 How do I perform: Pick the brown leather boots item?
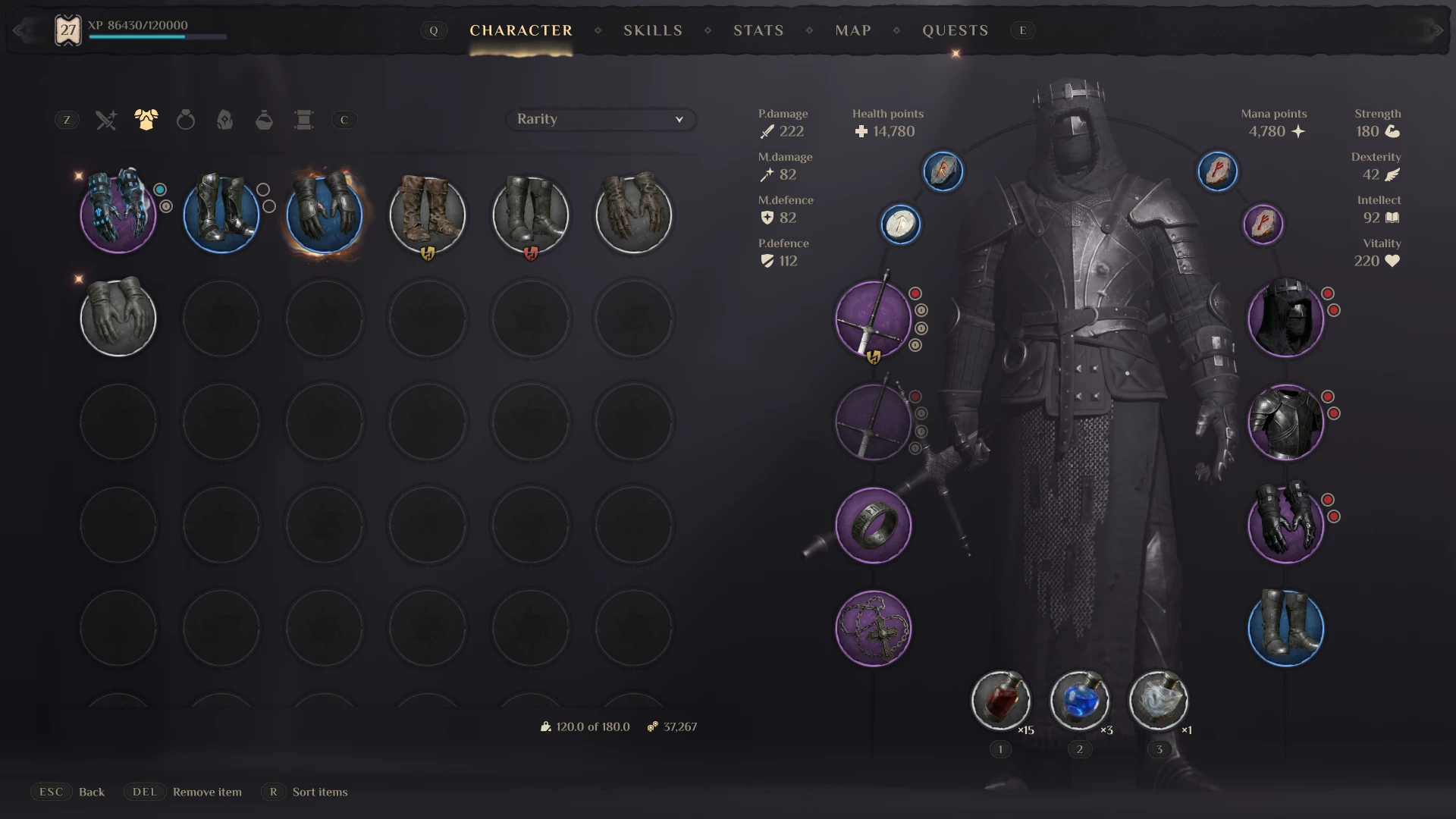(427, 215)
